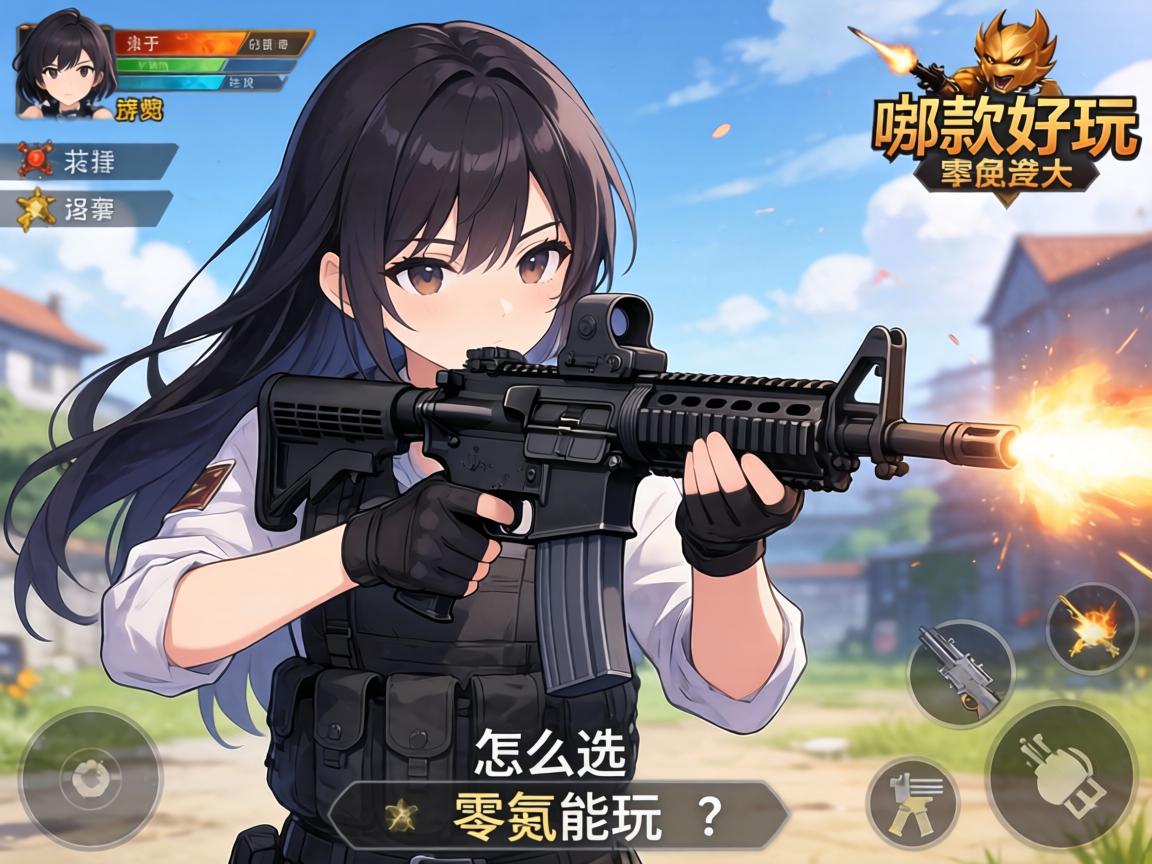Viewport: 1152px width, 864px height.
Task: Open the red gear emblem menu entry
Action: (x=96, y=161)
